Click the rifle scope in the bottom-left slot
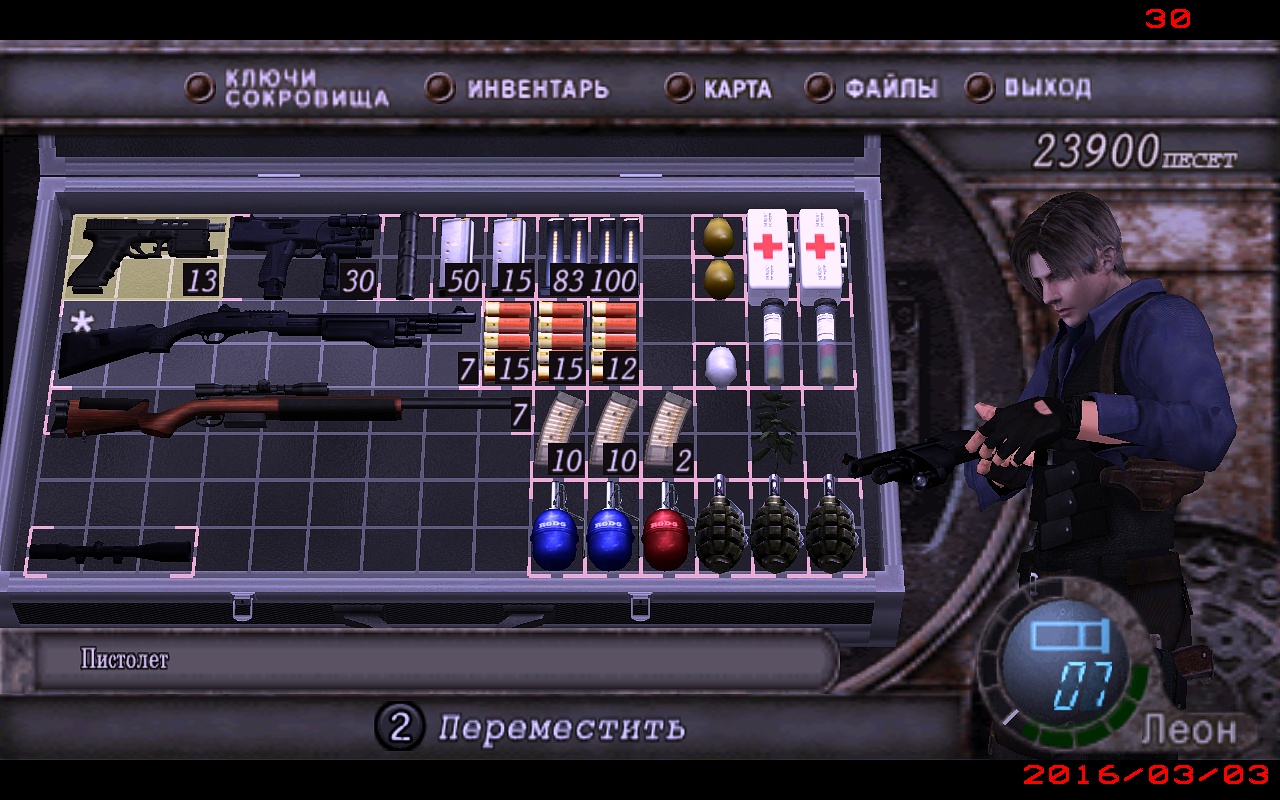Viewport: 1280px width, 800px height. [115, 550]
